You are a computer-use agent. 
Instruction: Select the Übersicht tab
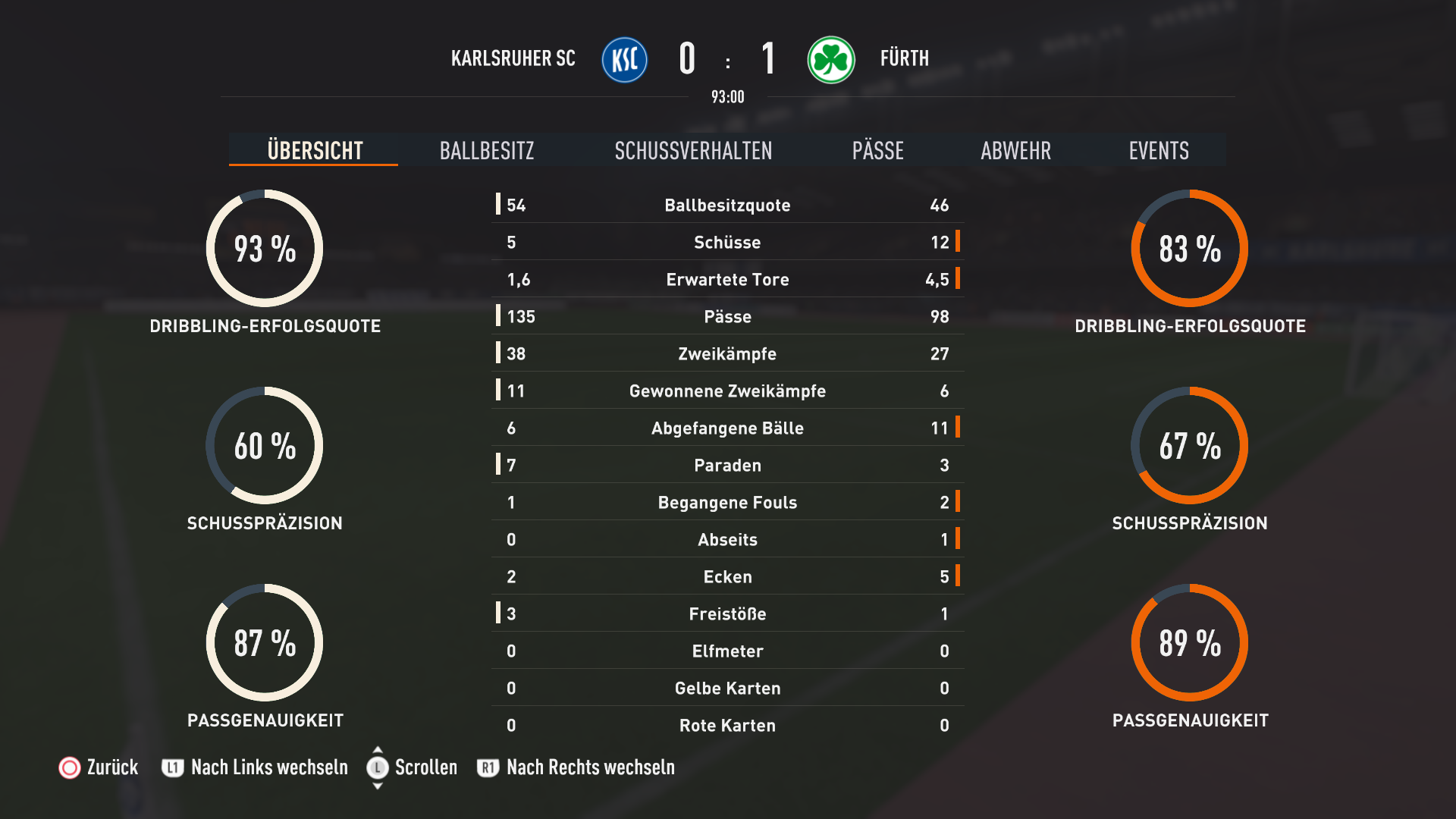(315, 150)
